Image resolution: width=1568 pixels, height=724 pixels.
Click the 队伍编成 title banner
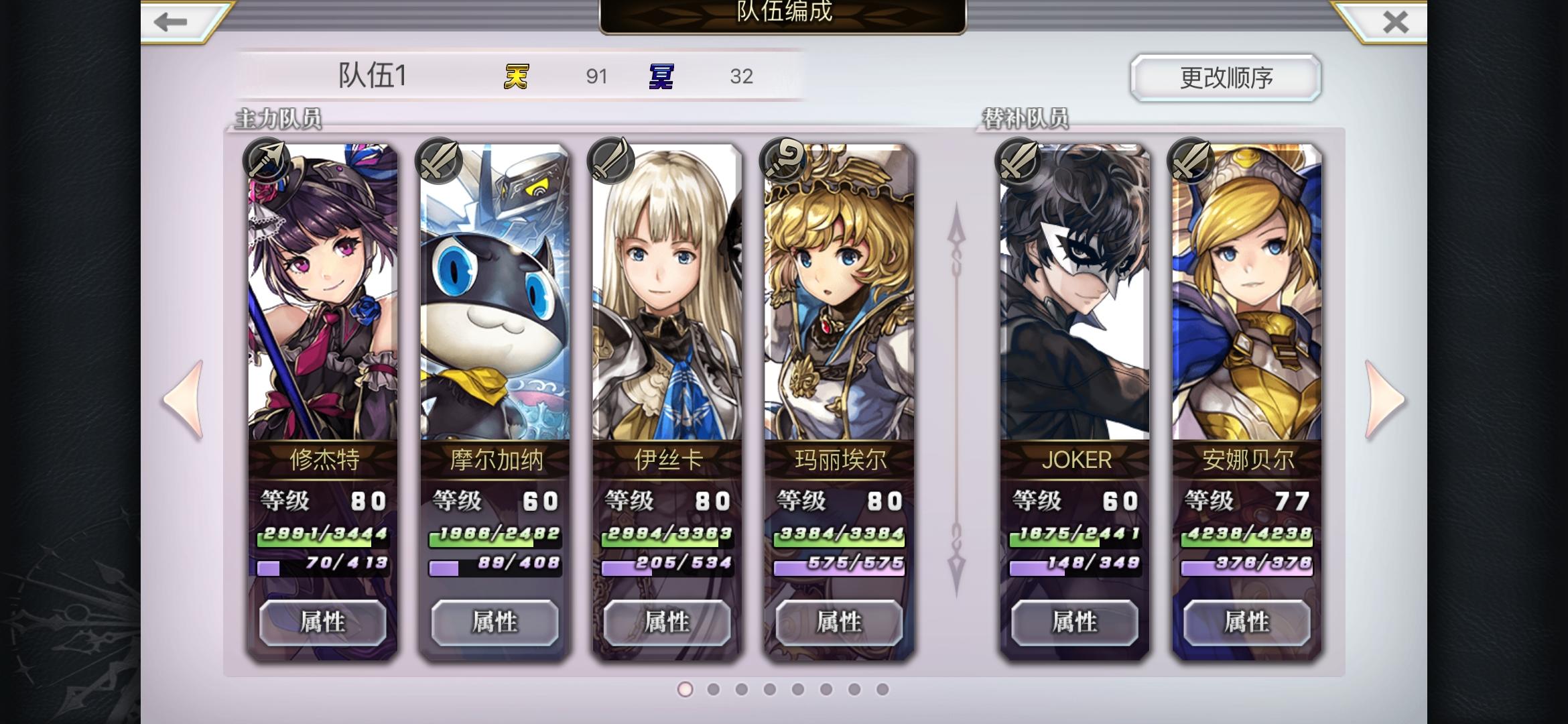click(x=783, y=15)
